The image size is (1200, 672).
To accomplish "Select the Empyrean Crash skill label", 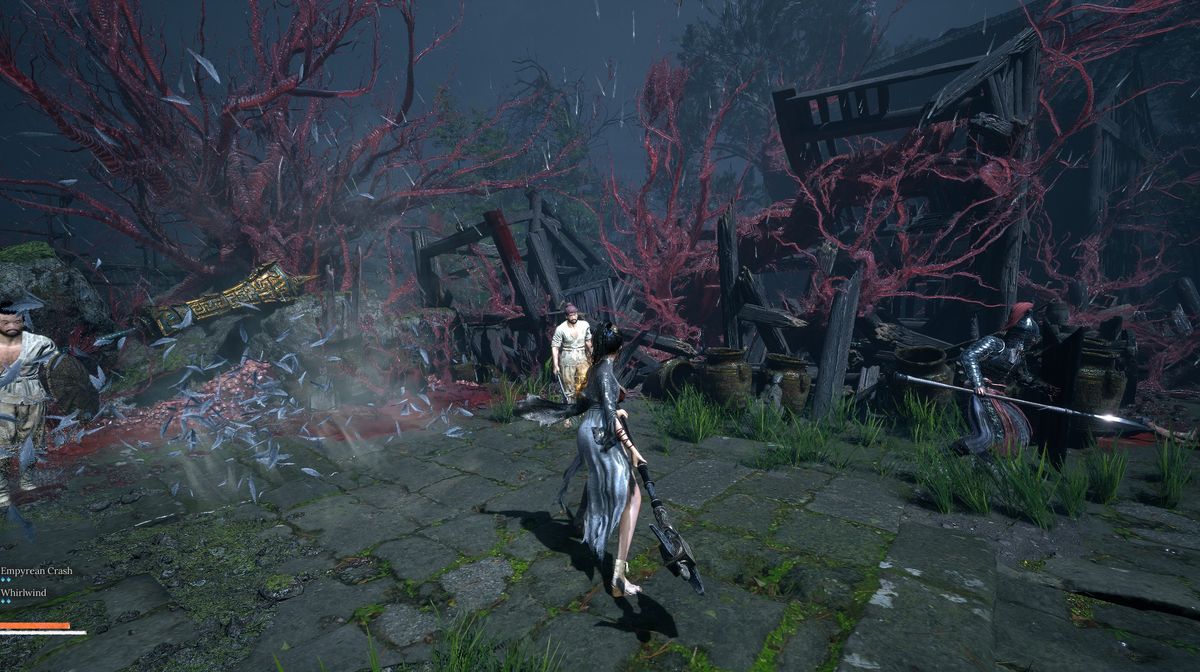I will coord(36,570).
